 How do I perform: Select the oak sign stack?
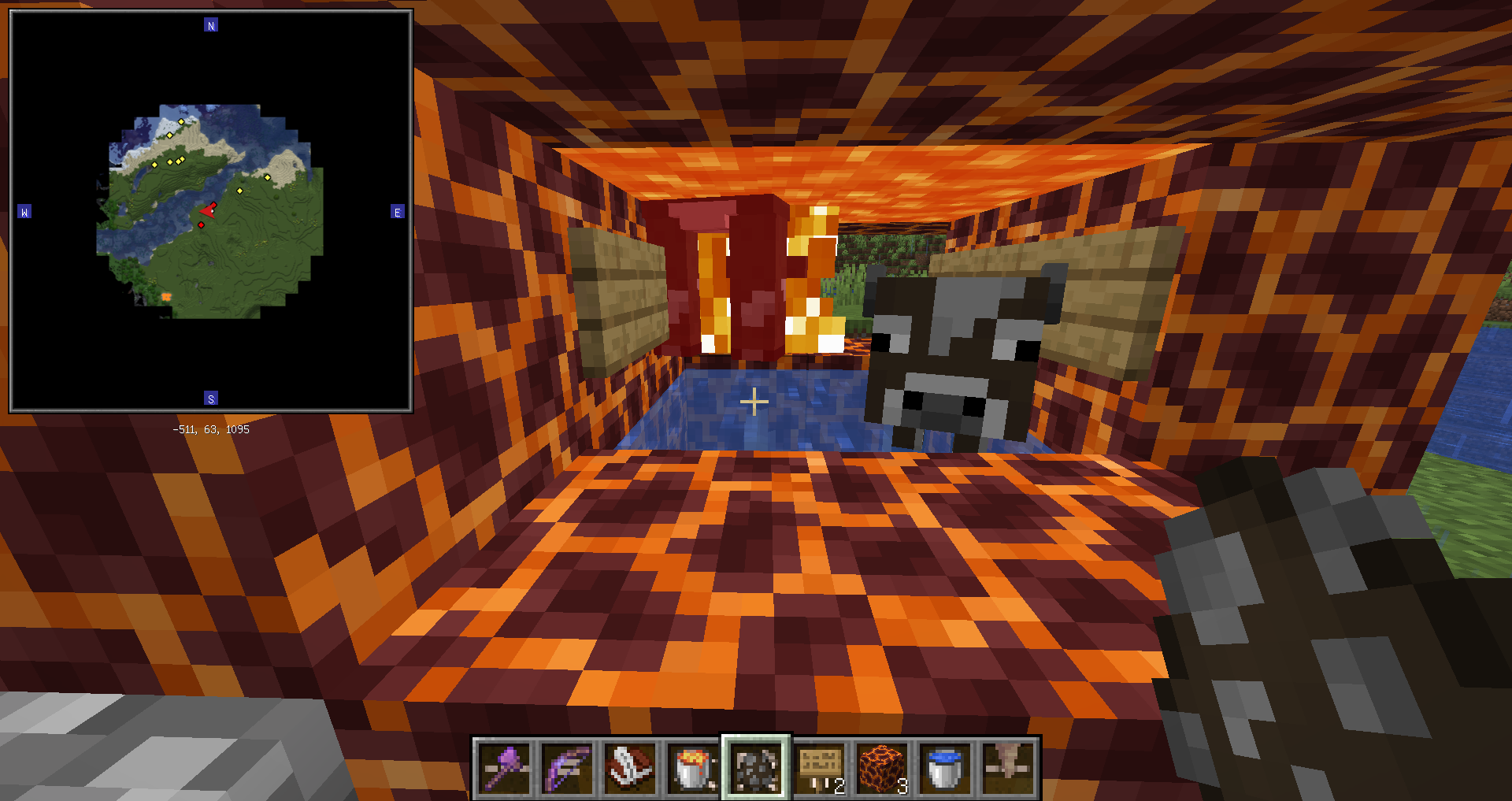(x=820, y=768)
